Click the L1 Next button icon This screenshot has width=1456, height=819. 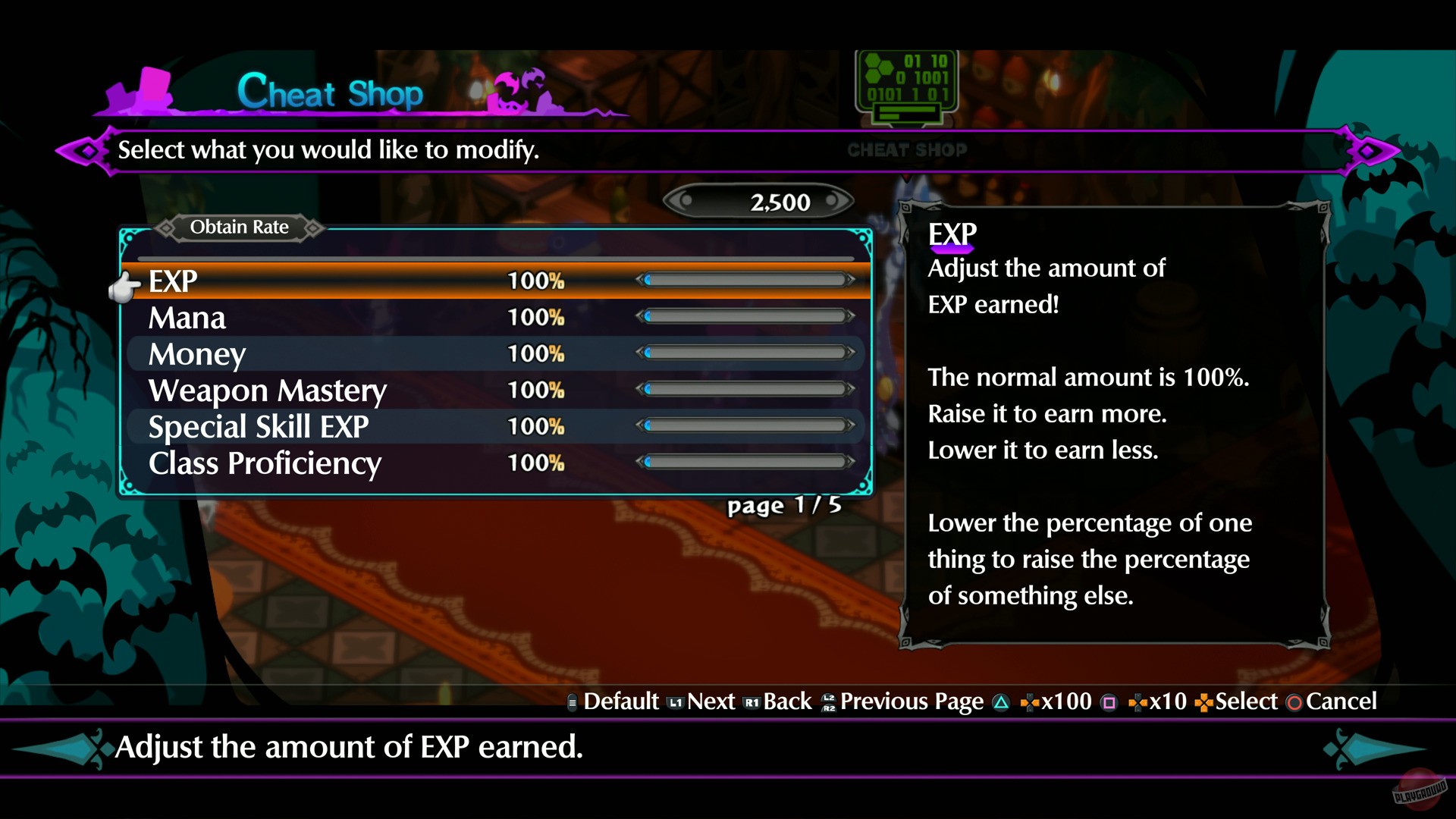pyautogui.click(x=674, y=701)
